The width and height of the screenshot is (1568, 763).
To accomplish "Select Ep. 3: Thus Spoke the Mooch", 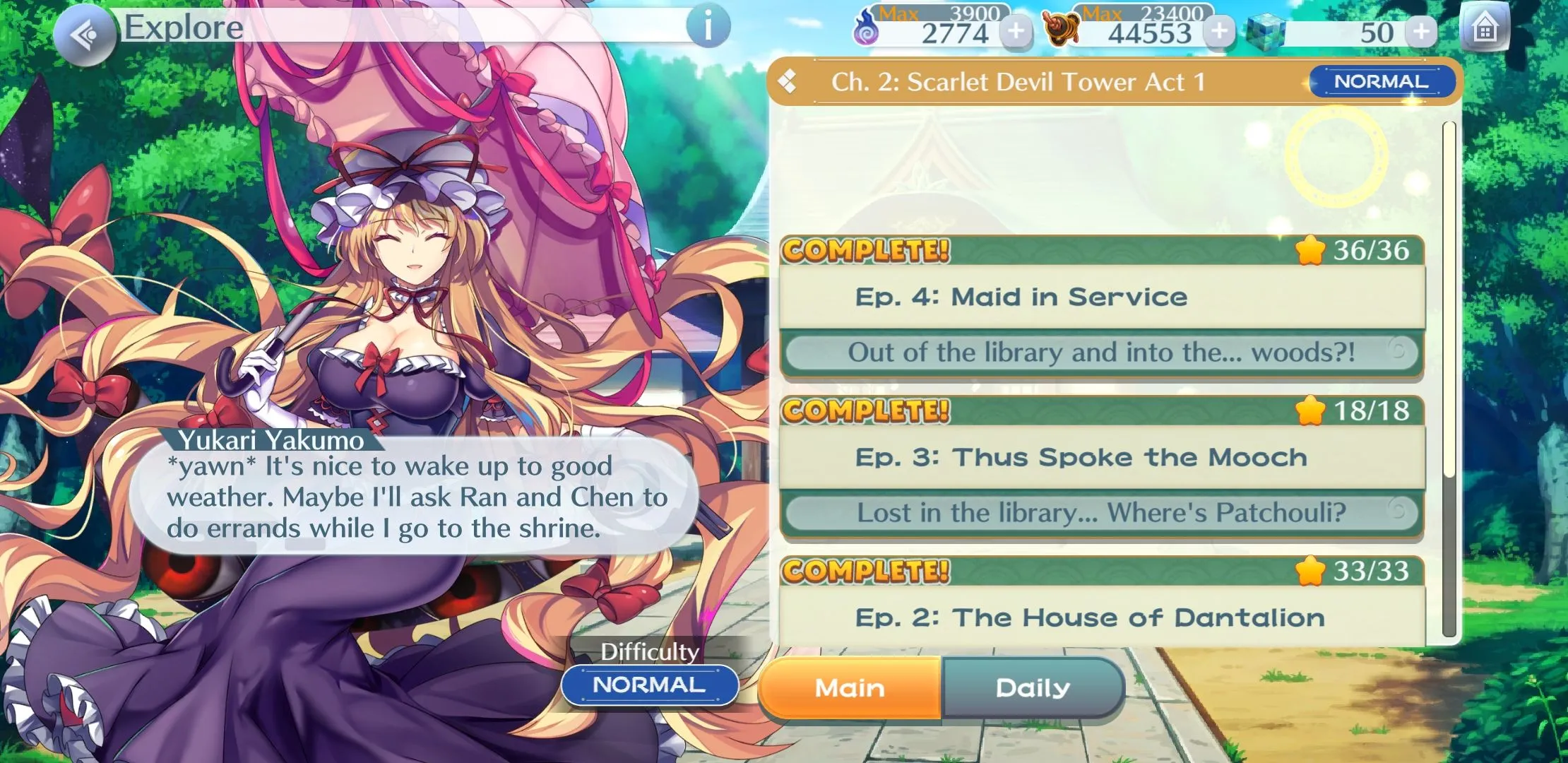I will pos(1102,457).
